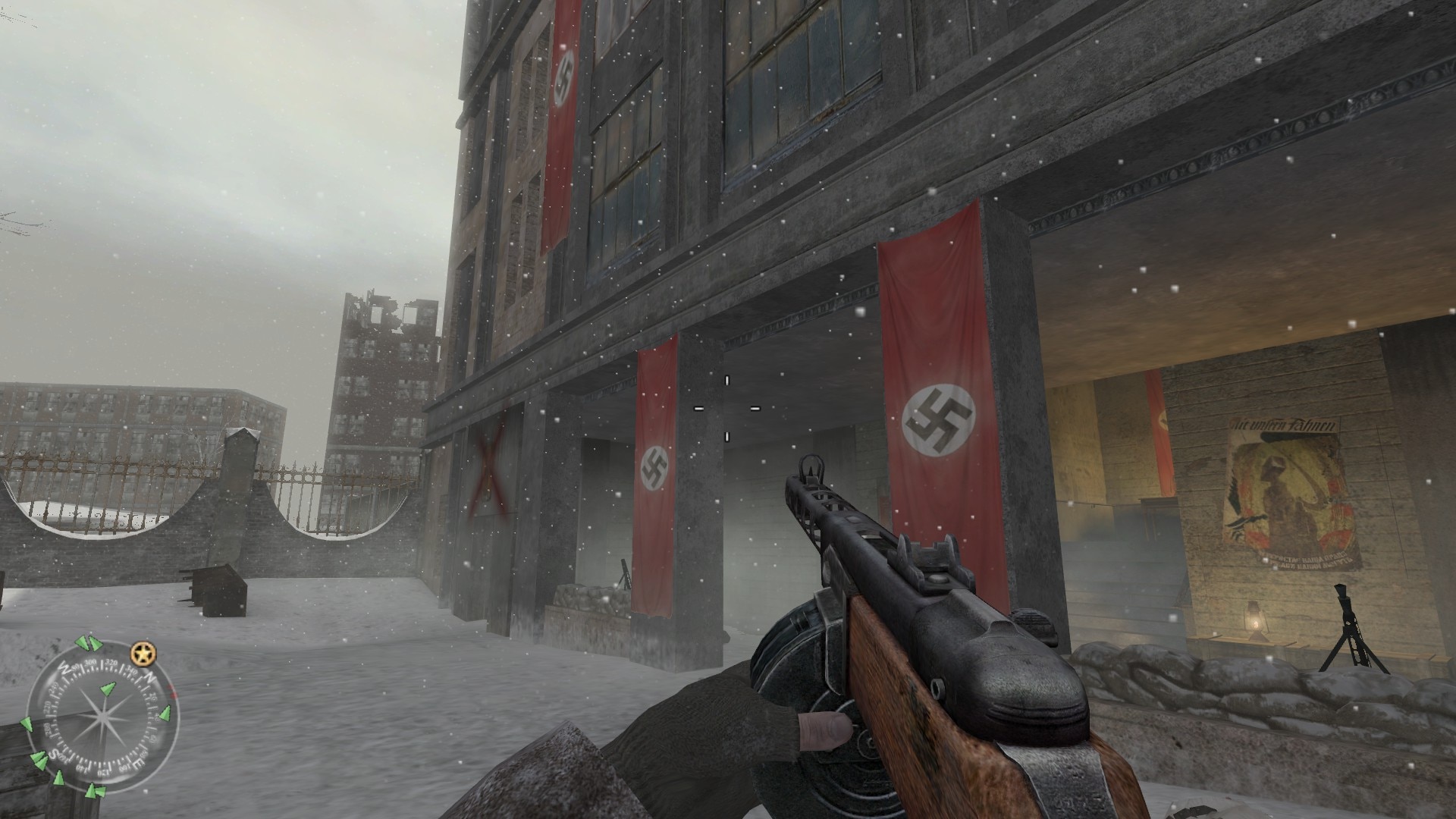This screenshot has width=1456, height=819.
Task: Click the 300 heading mark on the compass dial
Action: point(90,661)
